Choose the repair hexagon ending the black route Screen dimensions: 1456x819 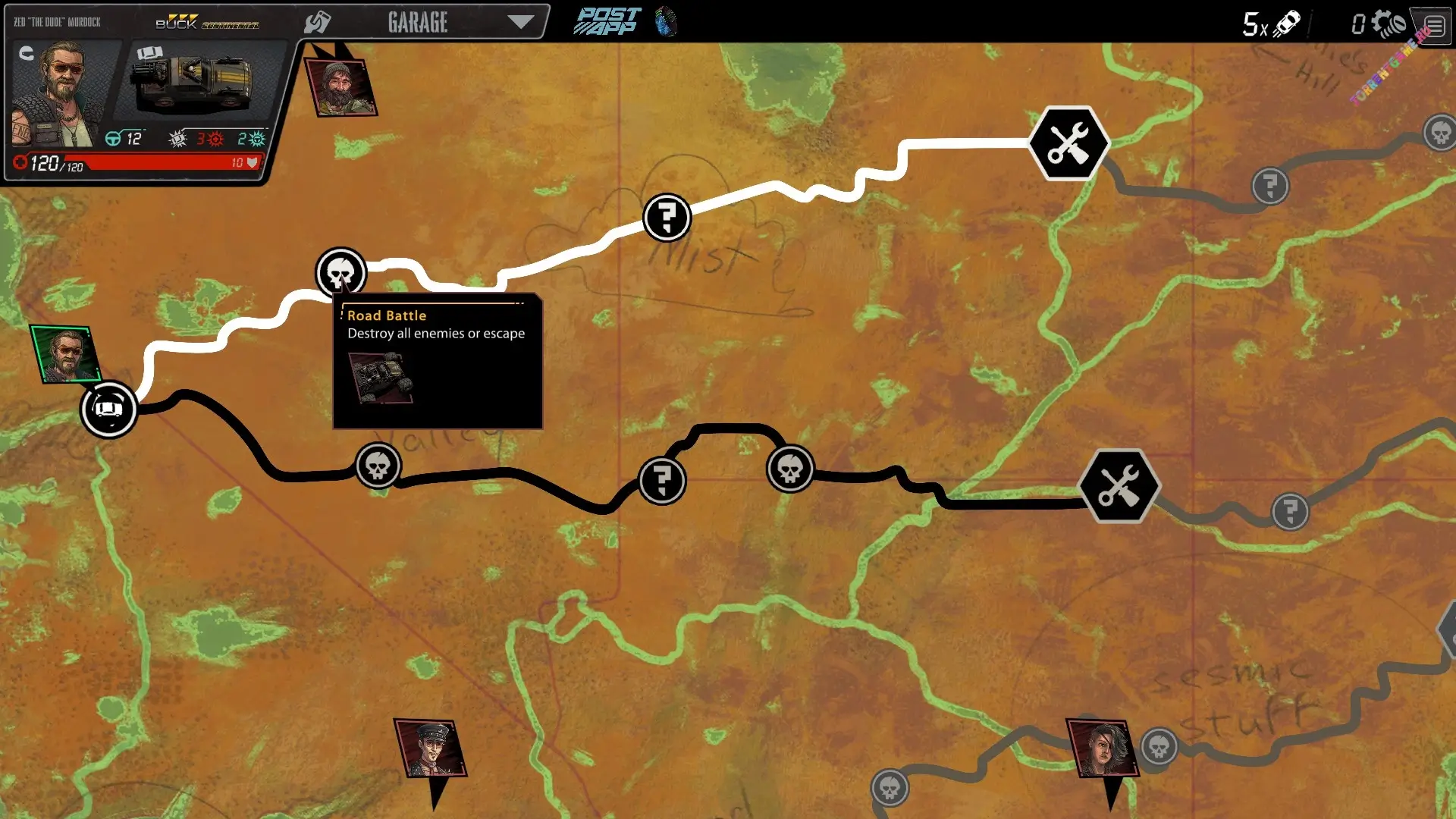pyautogui.click(x=1119, y=486)
